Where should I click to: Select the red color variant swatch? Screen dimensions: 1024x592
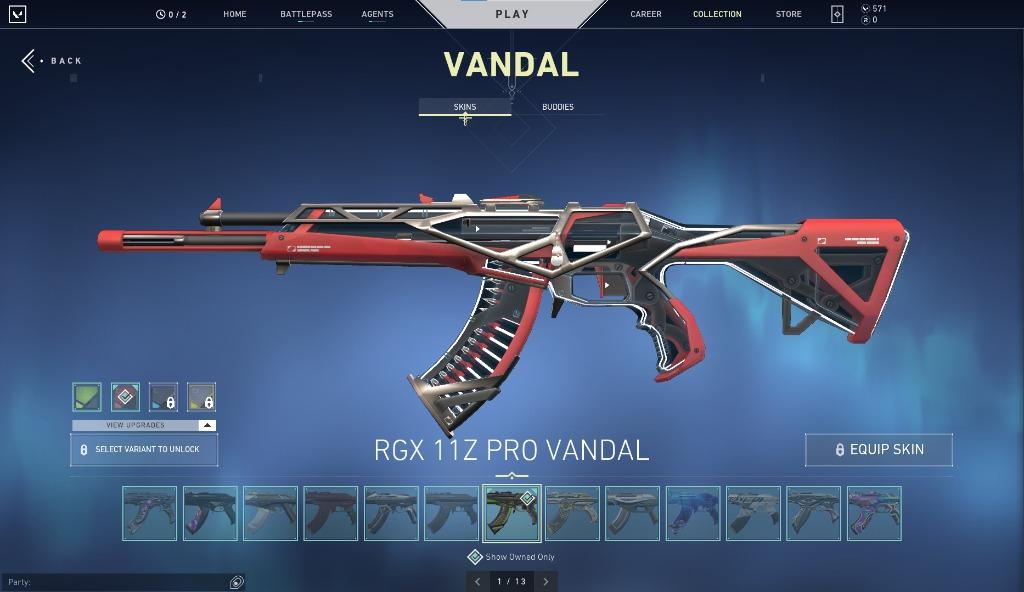click(125, 397)
